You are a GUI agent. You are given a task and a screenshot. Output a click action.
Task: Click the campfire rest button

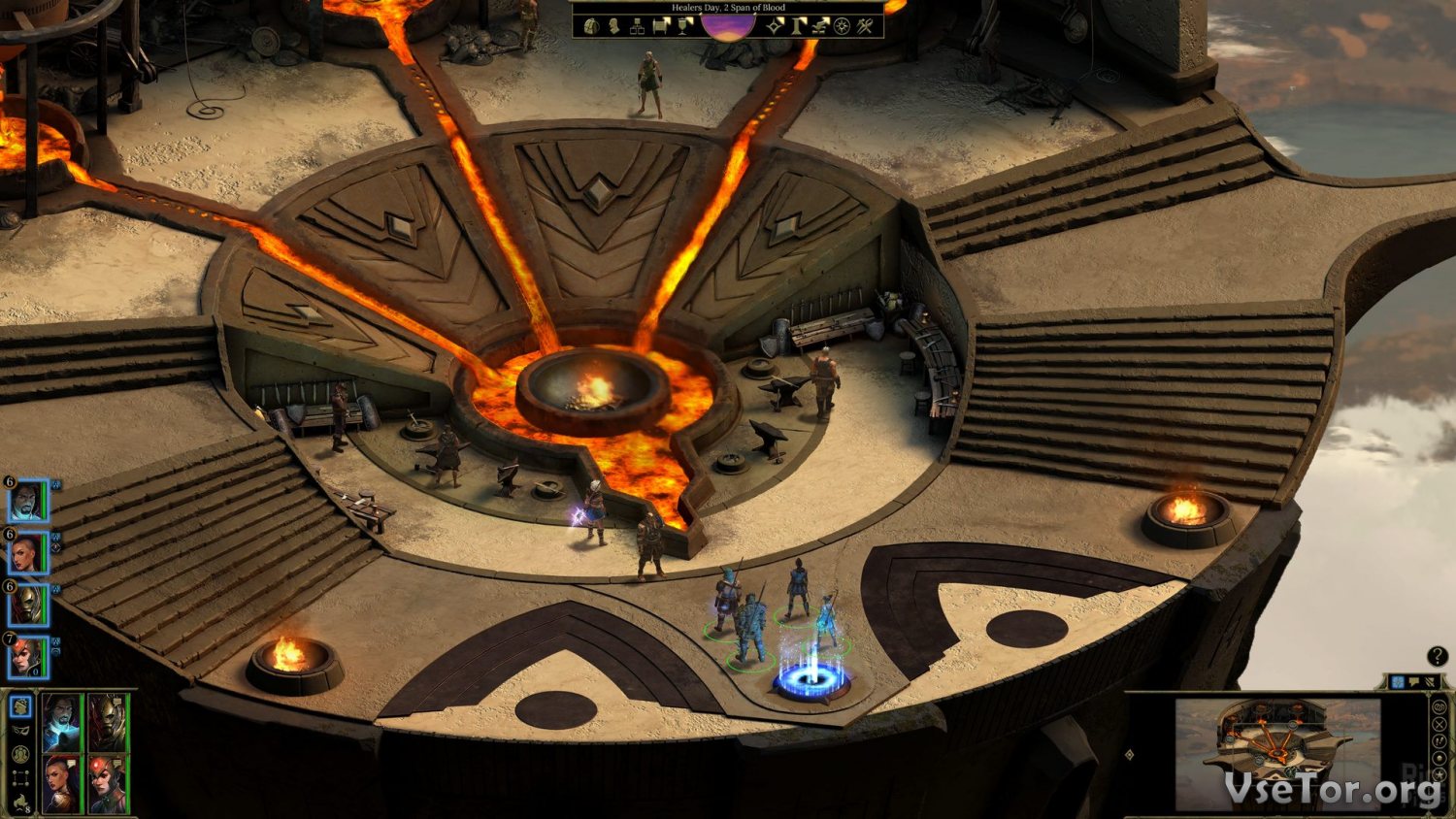pyautogui.click(x=21, y=803)
